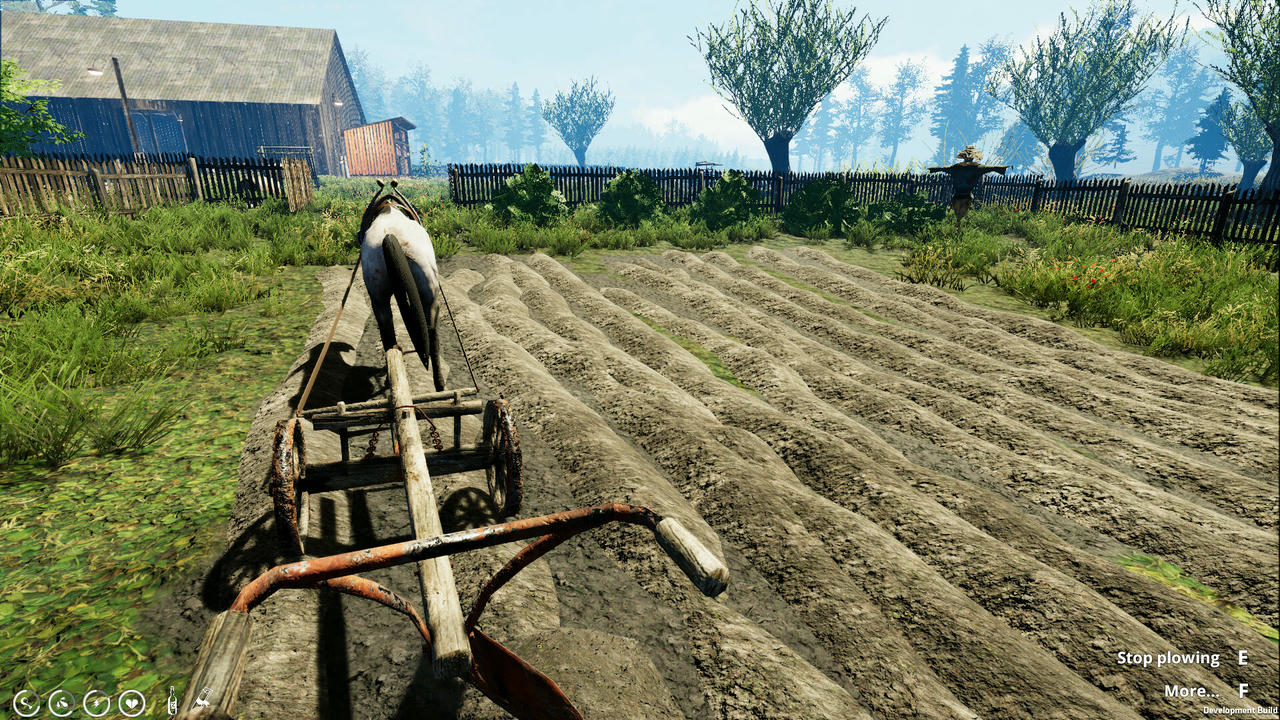Click the lightning energy stat icon

(96, 703)
